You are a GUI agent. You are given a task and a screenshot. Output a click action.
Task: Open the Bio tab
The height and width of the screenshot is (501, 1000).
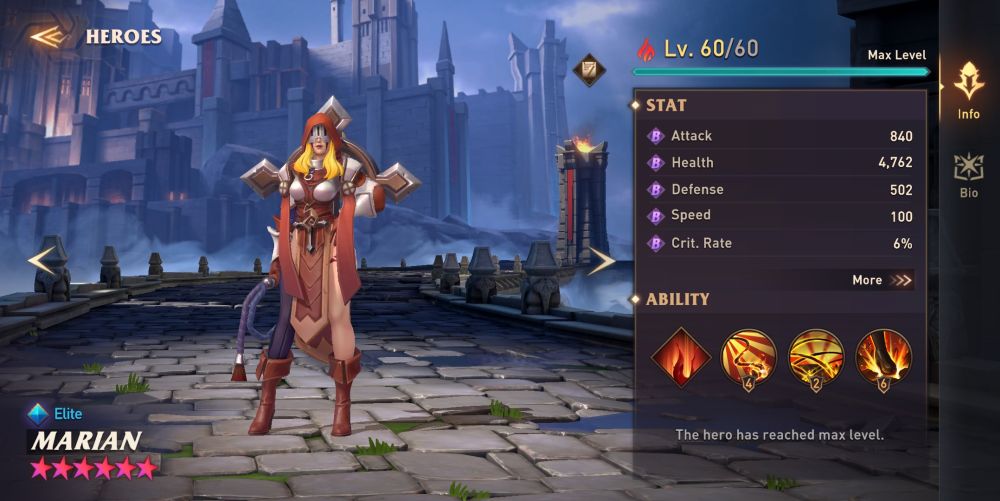tap(968, 175)
